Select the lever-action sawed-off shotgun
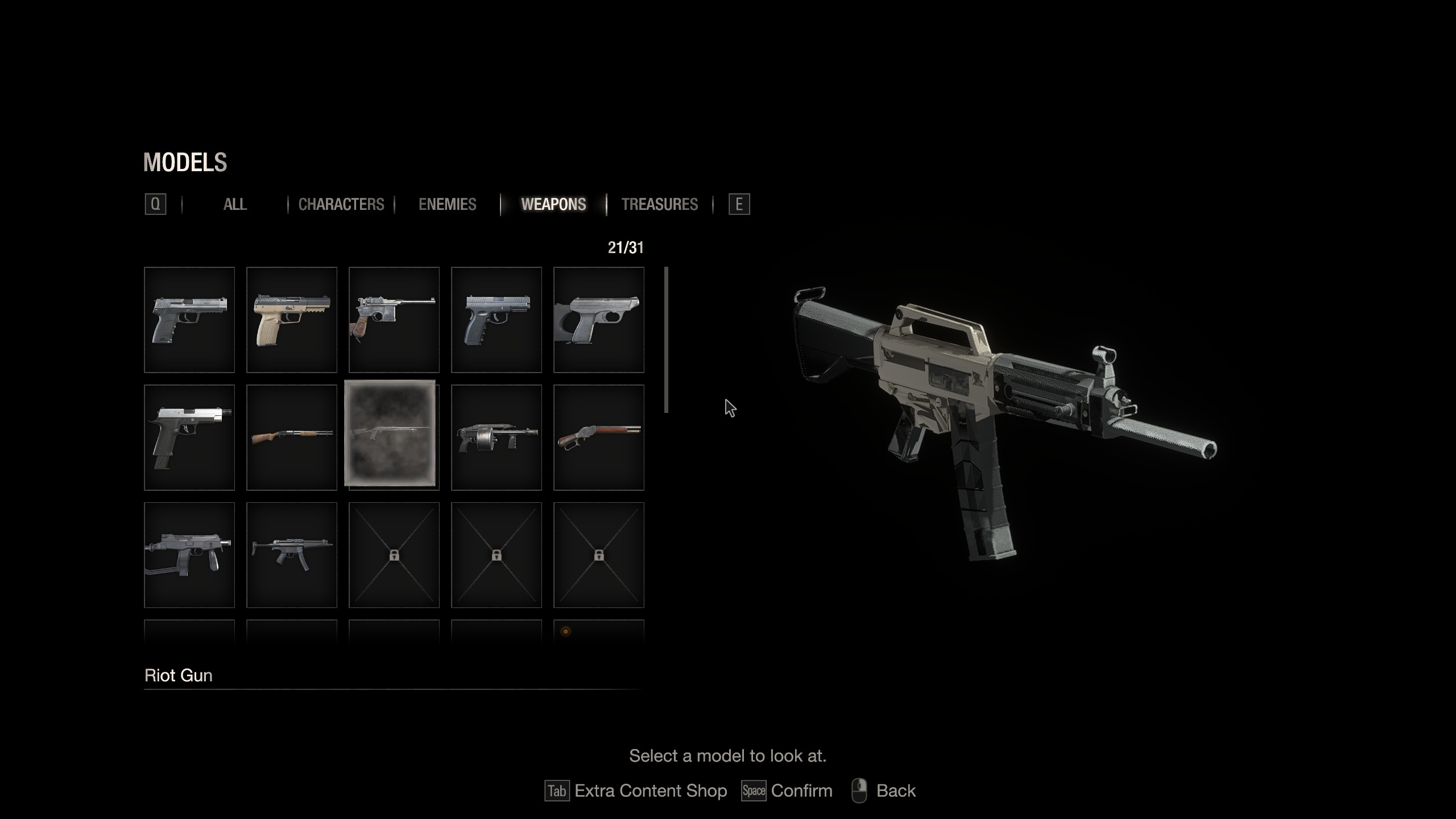1456x819 pixels. pyautogui.click(x=599, y=437)
